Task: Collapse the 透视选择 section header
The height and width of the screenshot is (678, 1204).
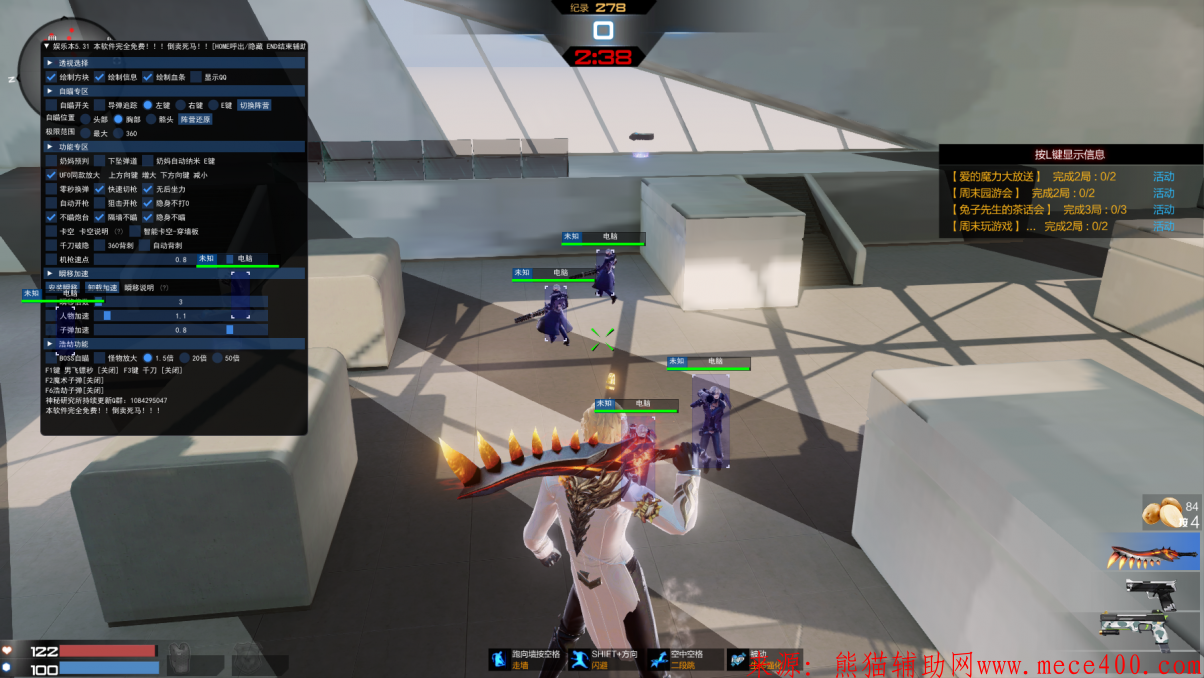Action: (x=50, y=62)
